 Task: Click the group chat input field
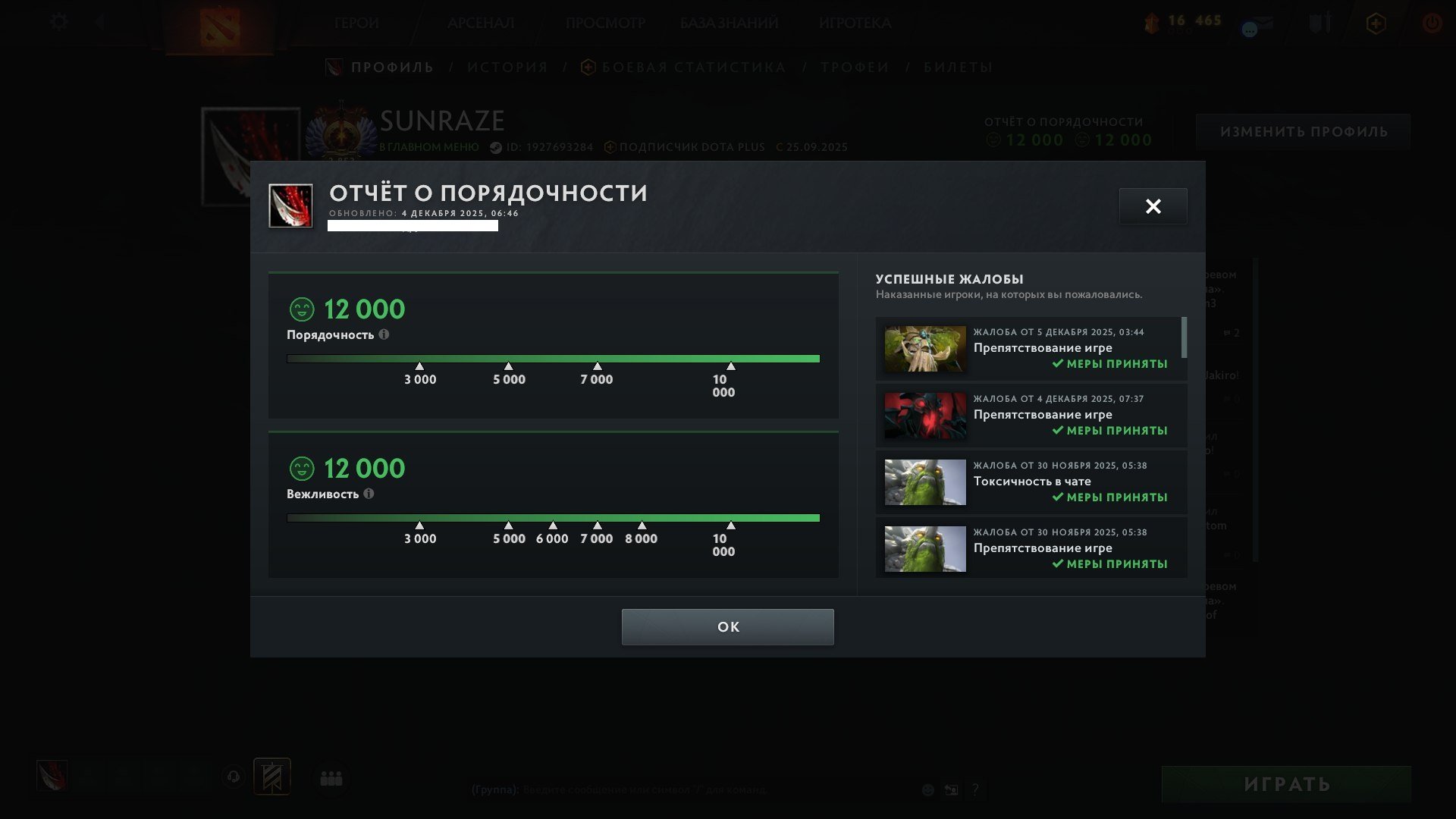[682, 789]
